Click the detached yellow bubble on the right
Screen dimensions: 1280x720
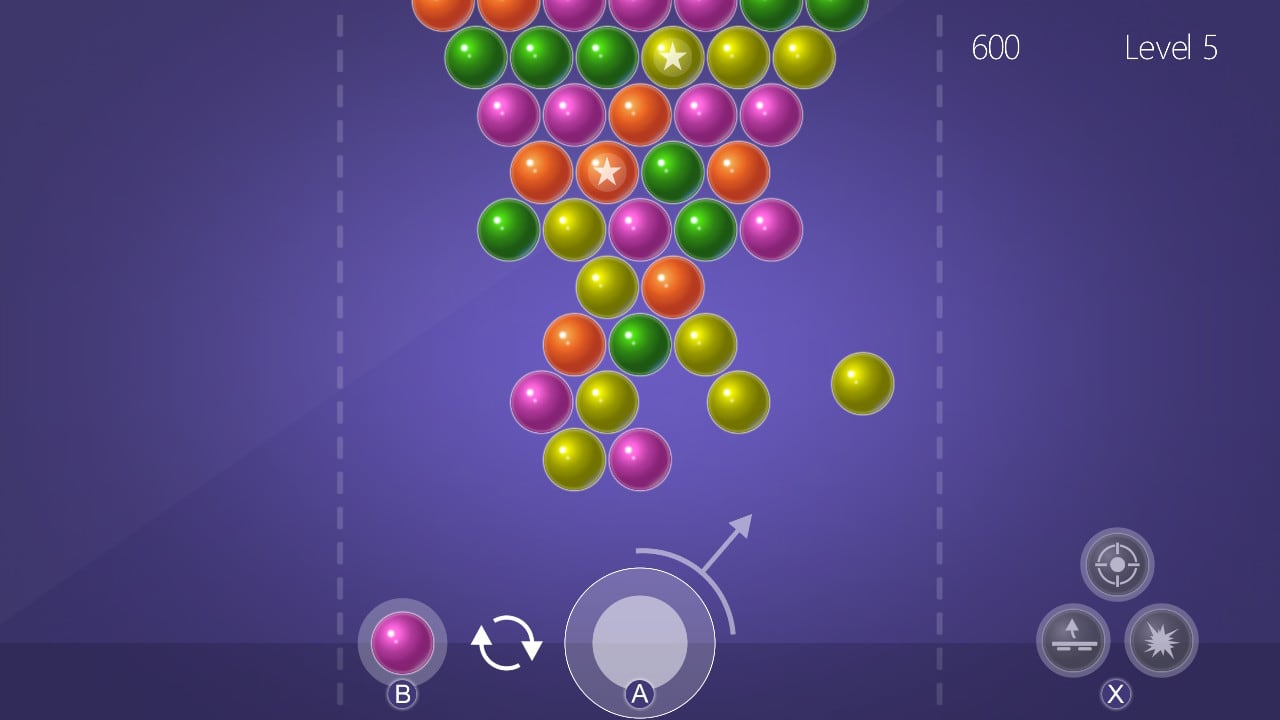860,382
